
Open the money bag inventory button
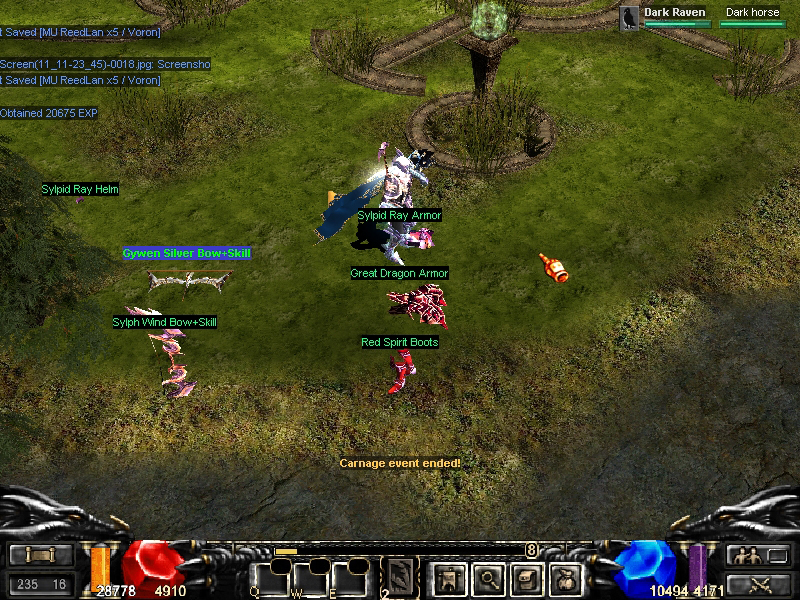567,577
